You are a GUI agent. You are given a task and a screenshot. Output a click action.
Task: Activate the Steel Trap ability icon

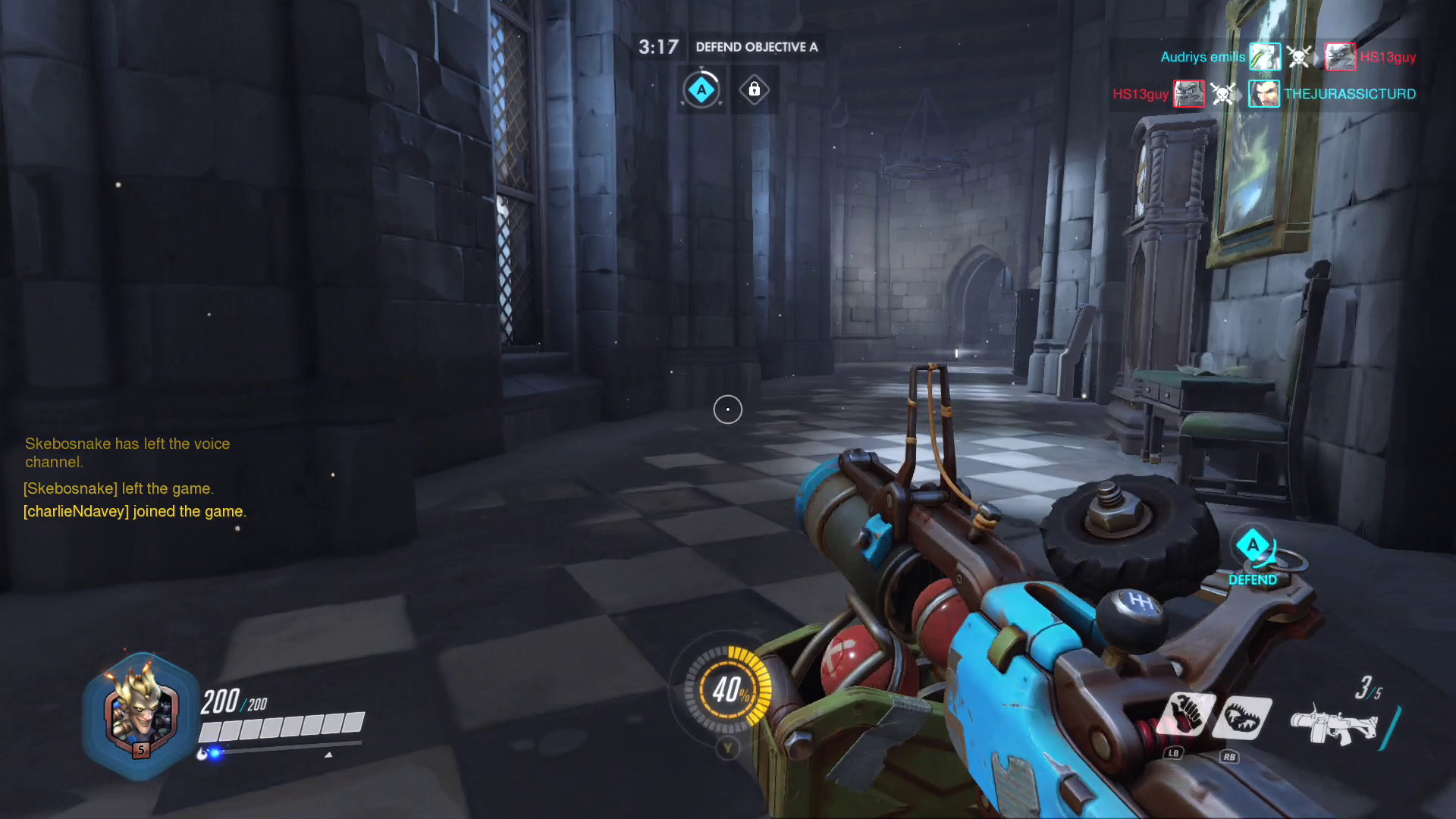(x=1242, y=717)
